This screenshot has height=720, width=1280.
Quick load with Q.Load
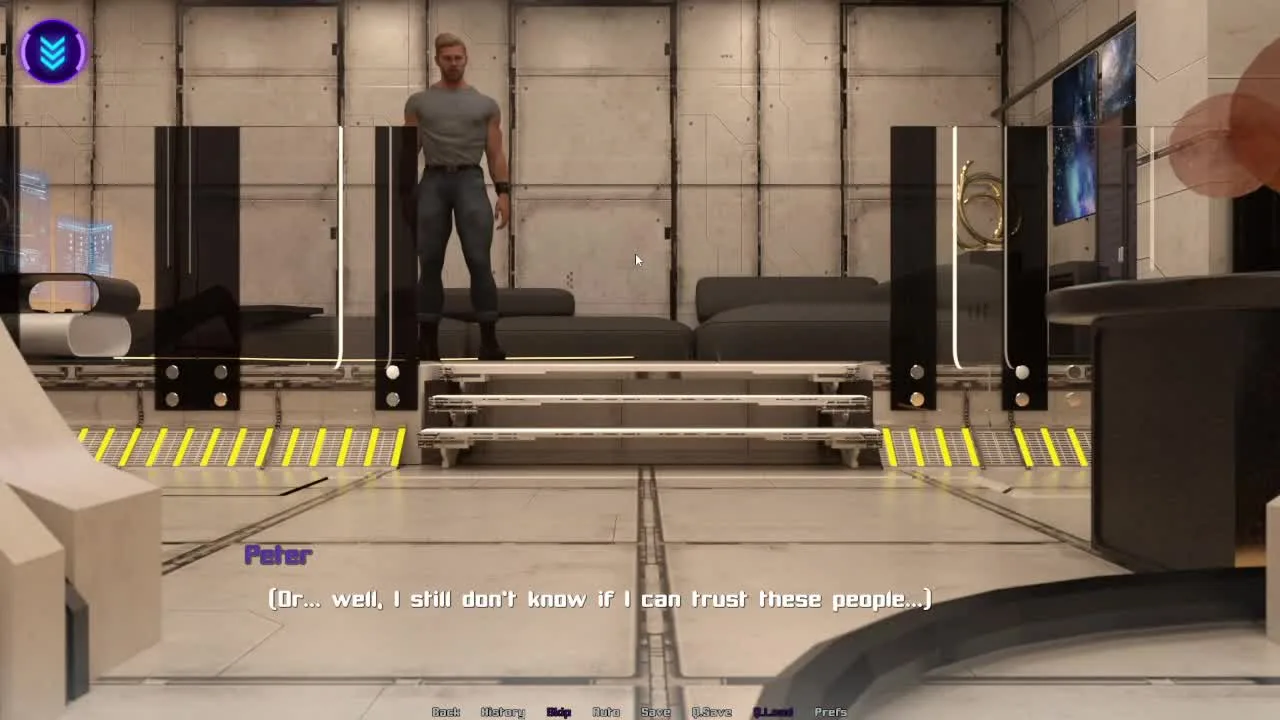tap(773, 712)
